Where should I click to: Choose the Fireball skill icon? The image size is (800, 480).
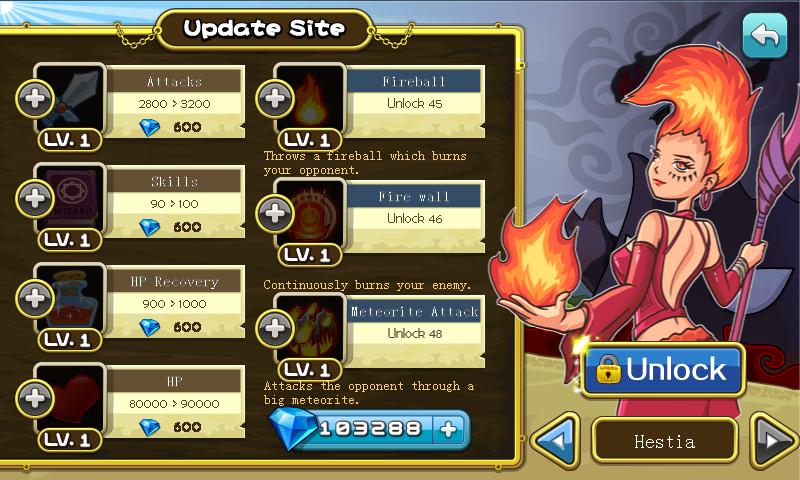[x=310, y=97]
